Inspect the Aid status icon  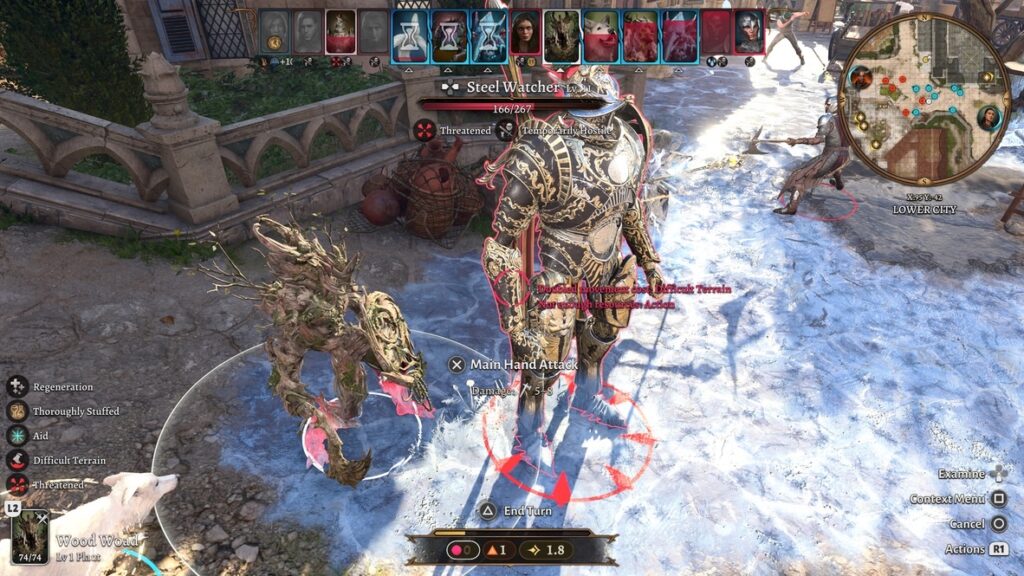tap(17, 435)
